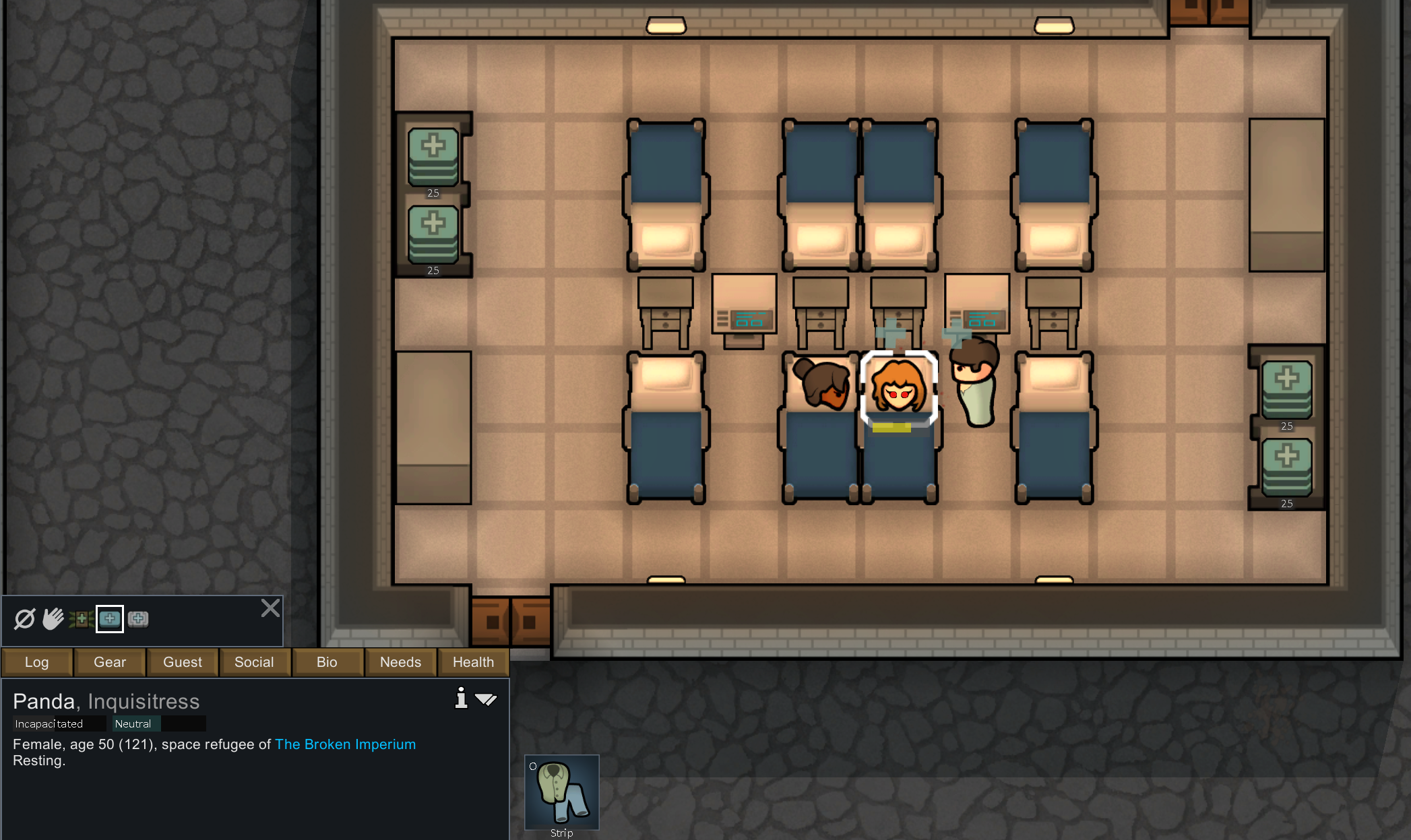Use the Strip command on Panda
This screenshot has height=840, width=1411.
point(562,794)
